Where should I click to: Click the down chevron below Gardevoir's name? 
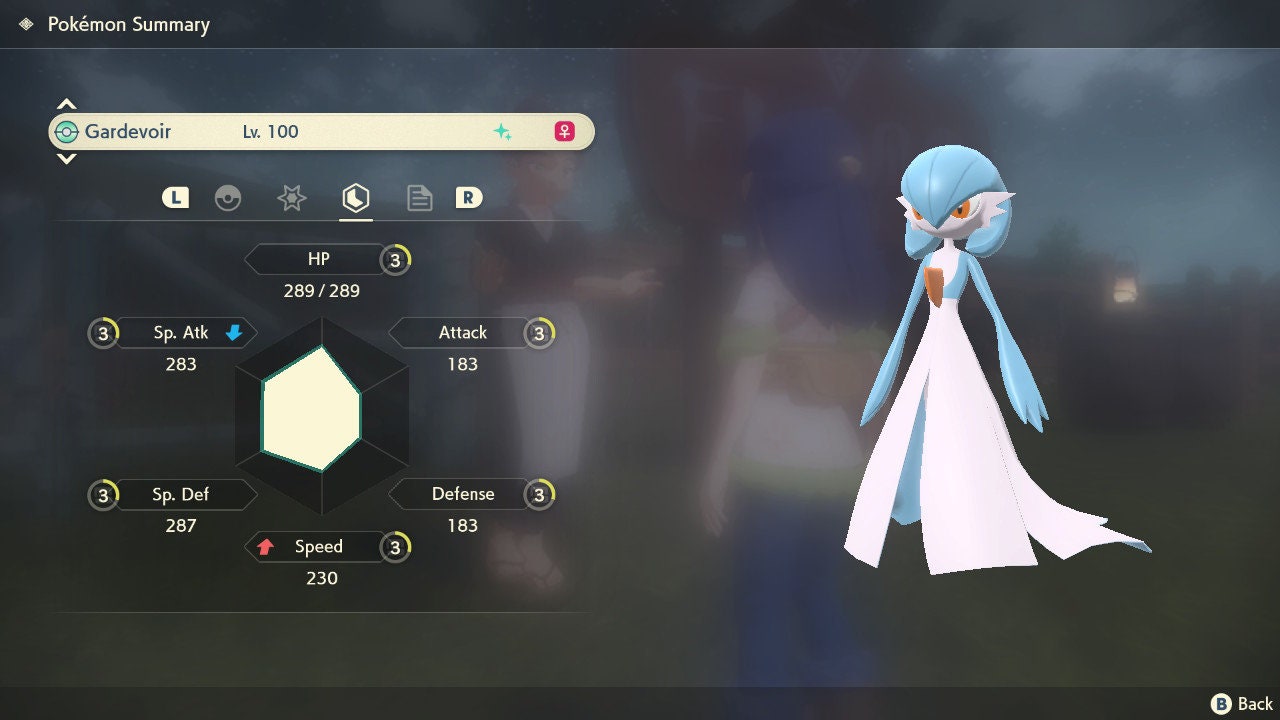[x=66, y=158]
